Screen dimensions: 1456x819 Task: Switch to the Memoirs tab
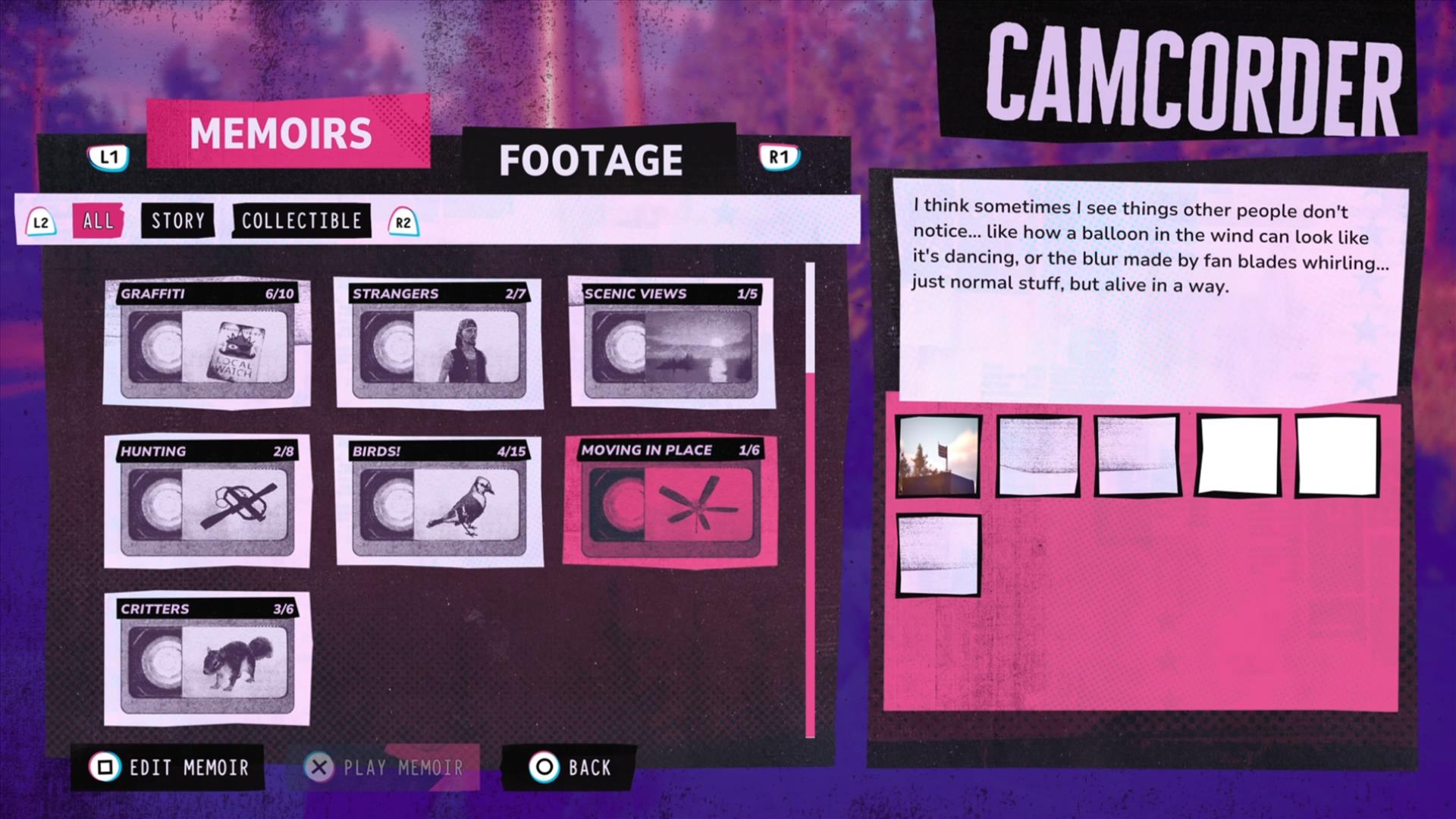coord(282,133)
